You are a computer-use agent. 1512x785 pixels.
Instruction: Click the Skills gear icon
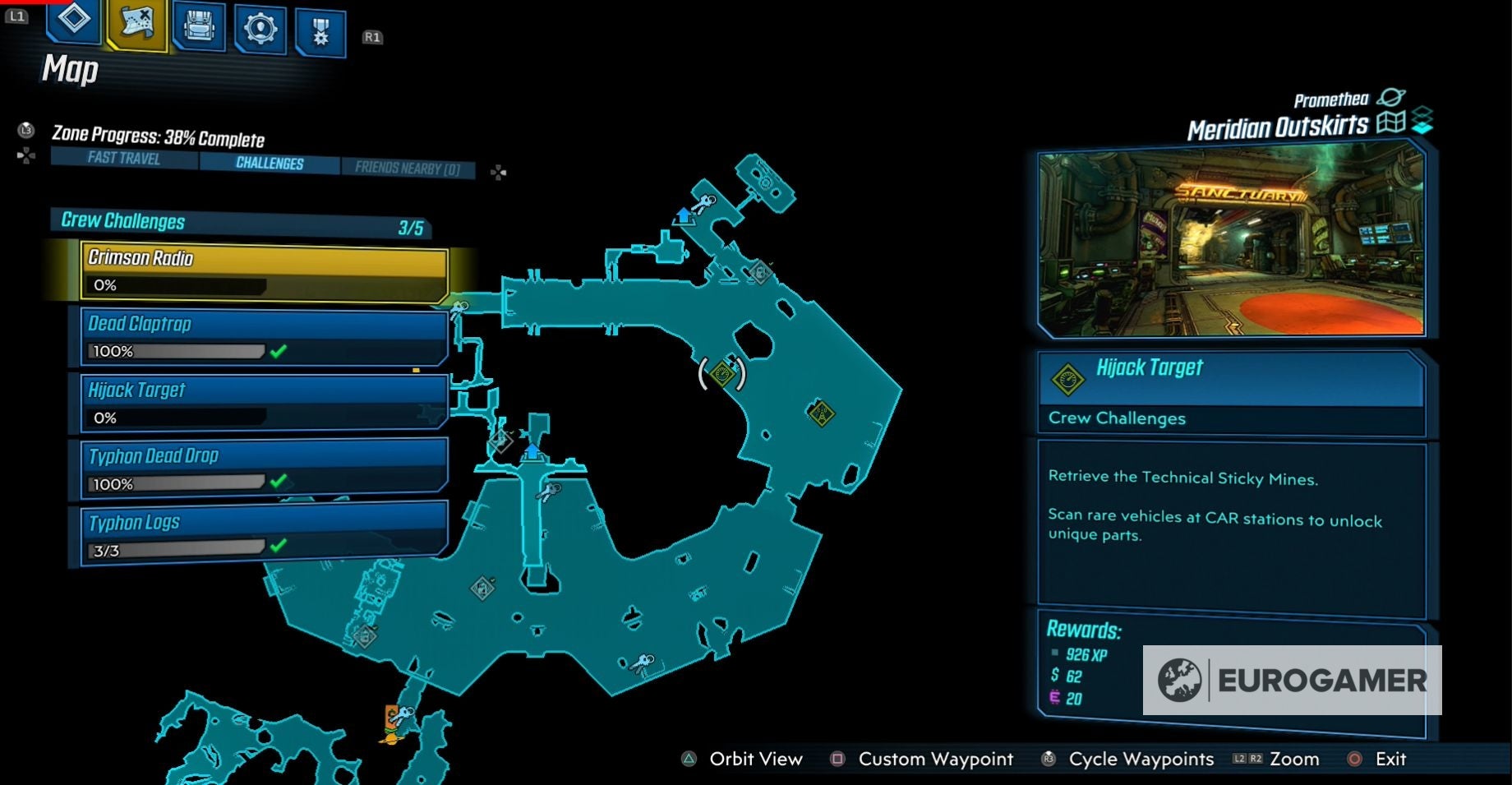tap(260, 26)
